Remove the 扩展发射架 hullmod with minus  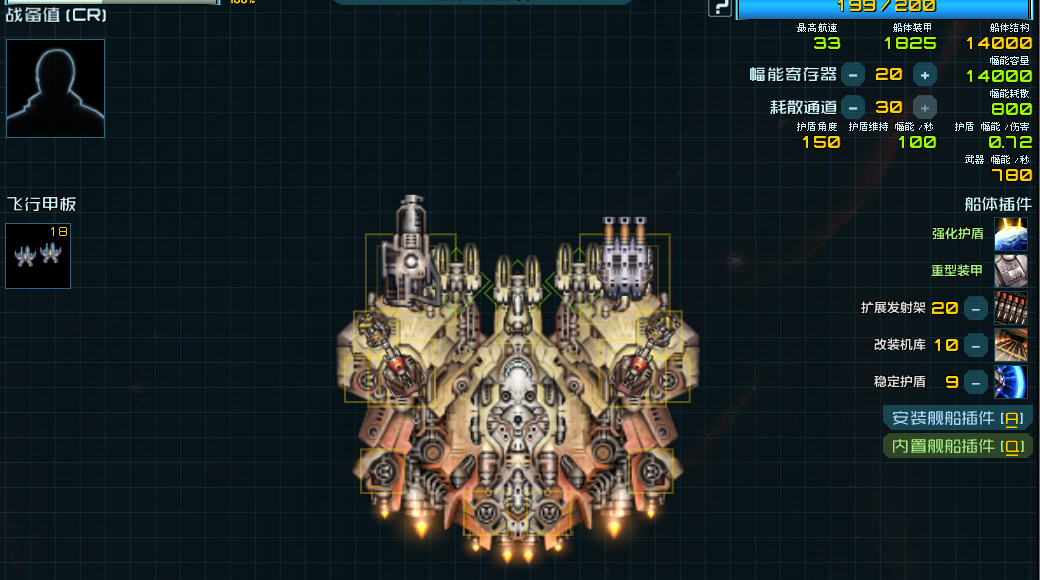pyautogui.click(x=976, y=308)
